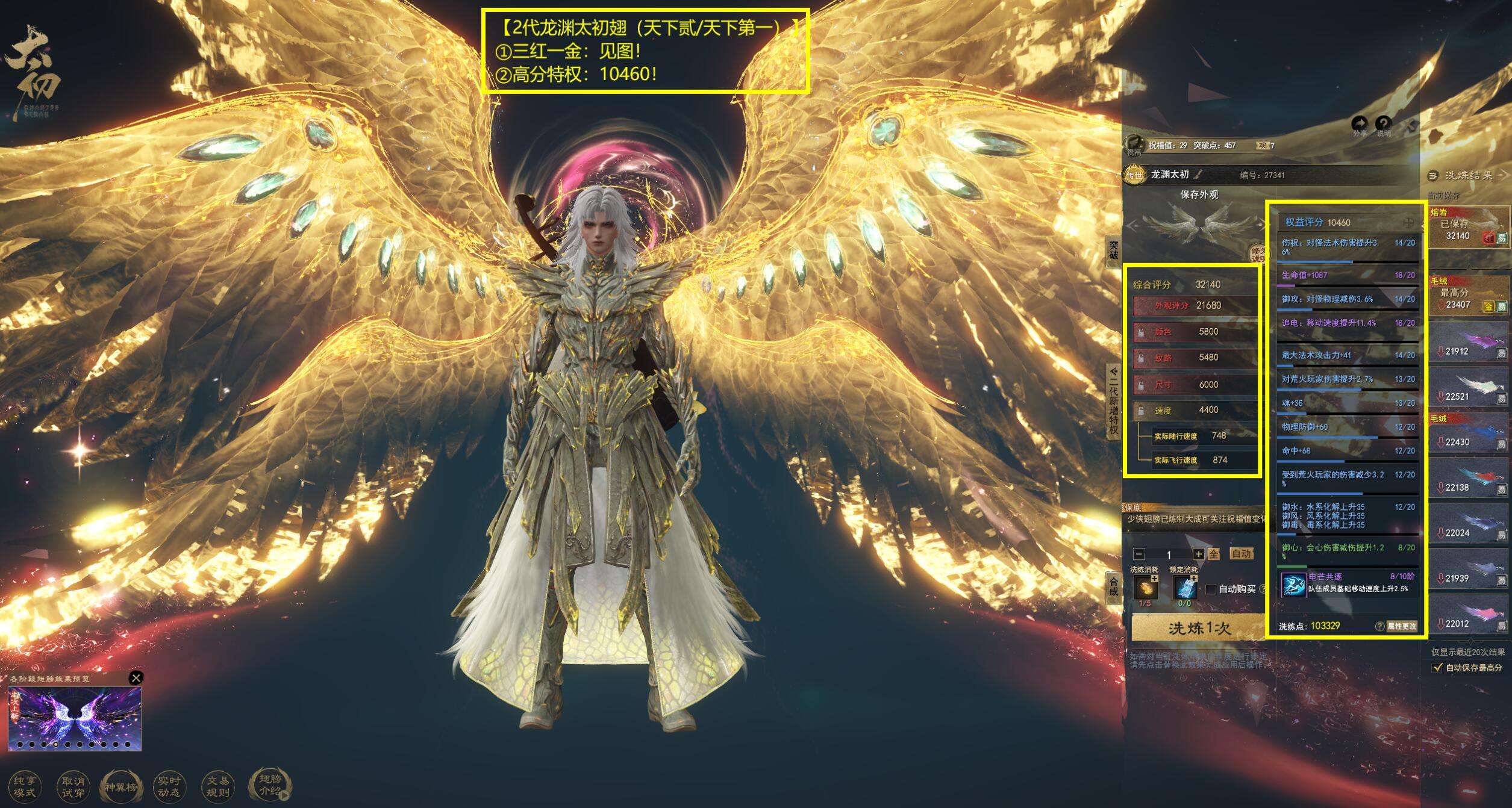Close the wing stage preview panel

click(x=136, y=678)
